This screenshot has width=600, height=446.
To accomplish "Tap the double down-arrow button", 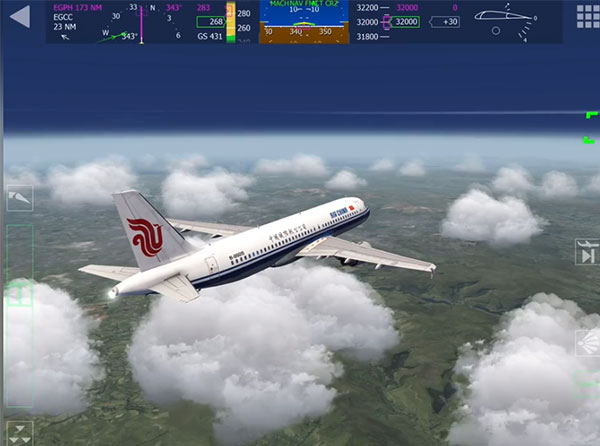I will pos(19,432).
